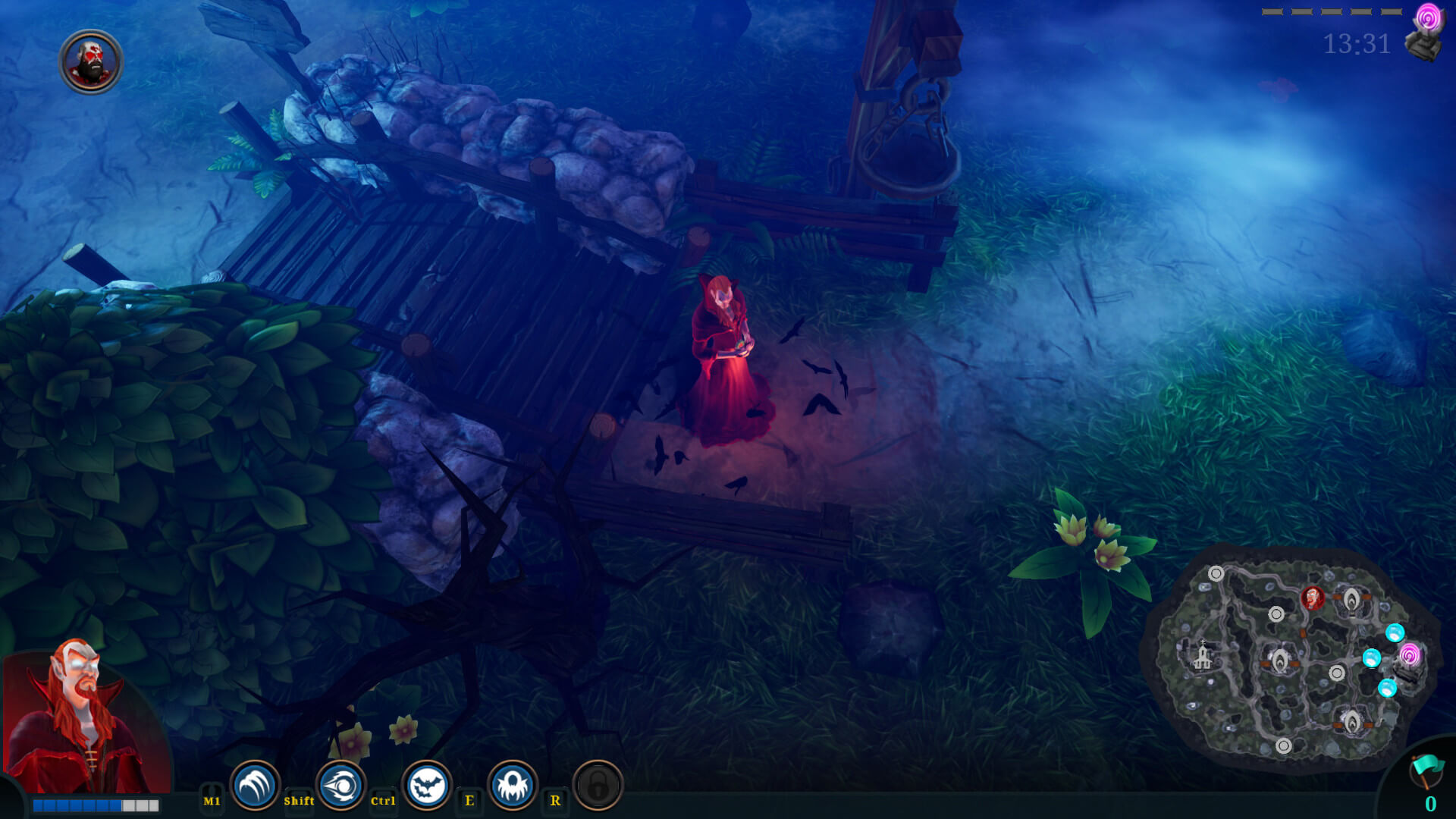Click the gray circle node at the minimap's top

[1216, 572]
